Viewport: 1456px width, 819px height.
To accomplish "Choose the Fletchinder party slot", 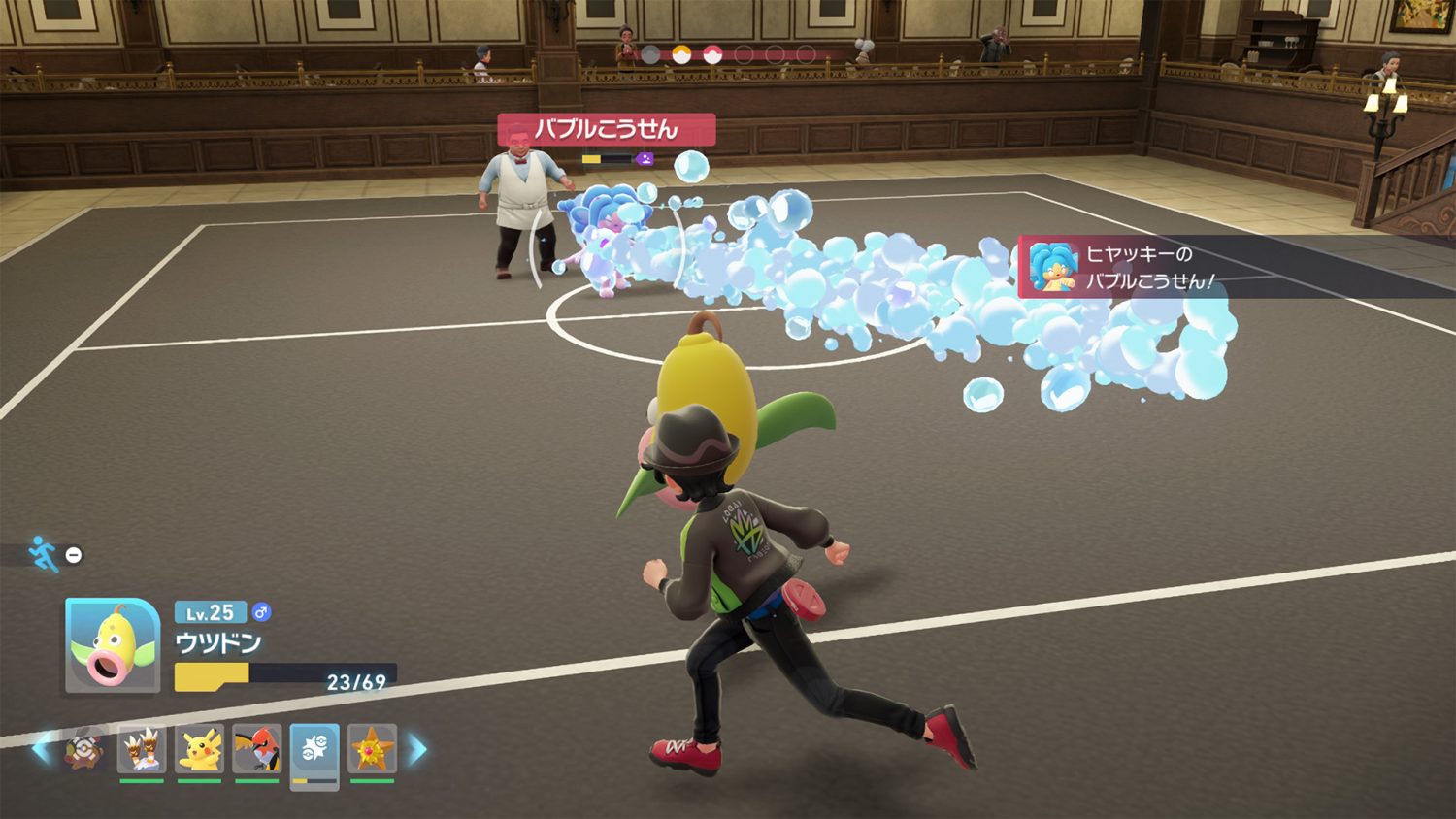I will click(x=257, y=750).
